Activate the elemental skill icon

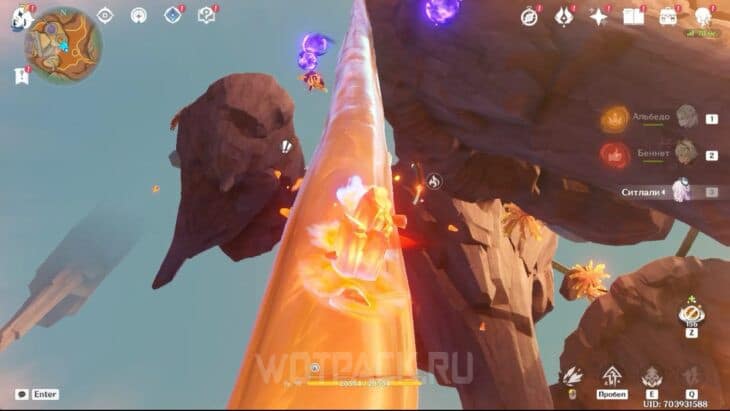(651, 376)
